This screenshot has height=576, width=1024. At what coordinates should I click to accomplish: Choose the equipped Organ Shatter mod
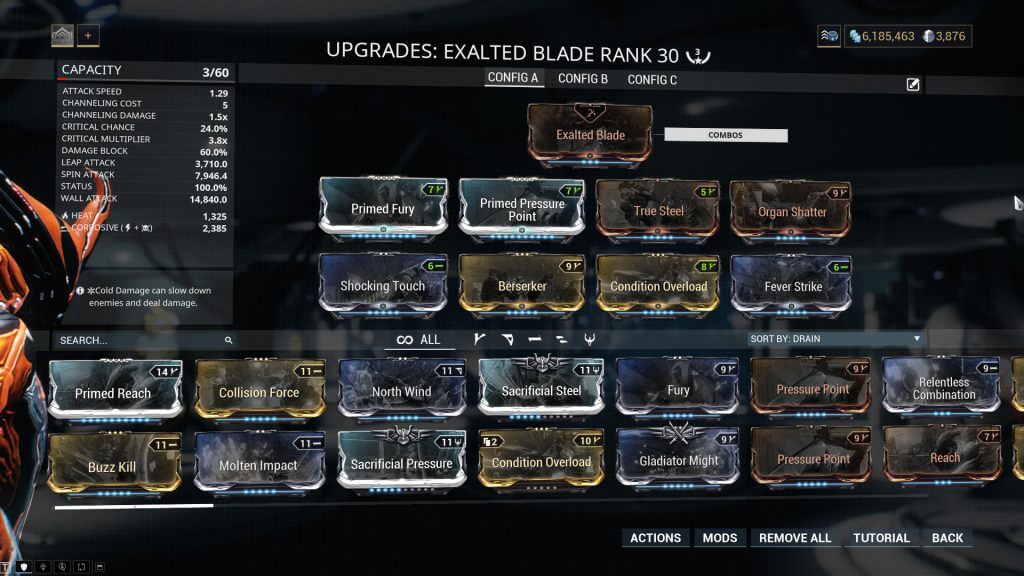click(x=792, y=211)
